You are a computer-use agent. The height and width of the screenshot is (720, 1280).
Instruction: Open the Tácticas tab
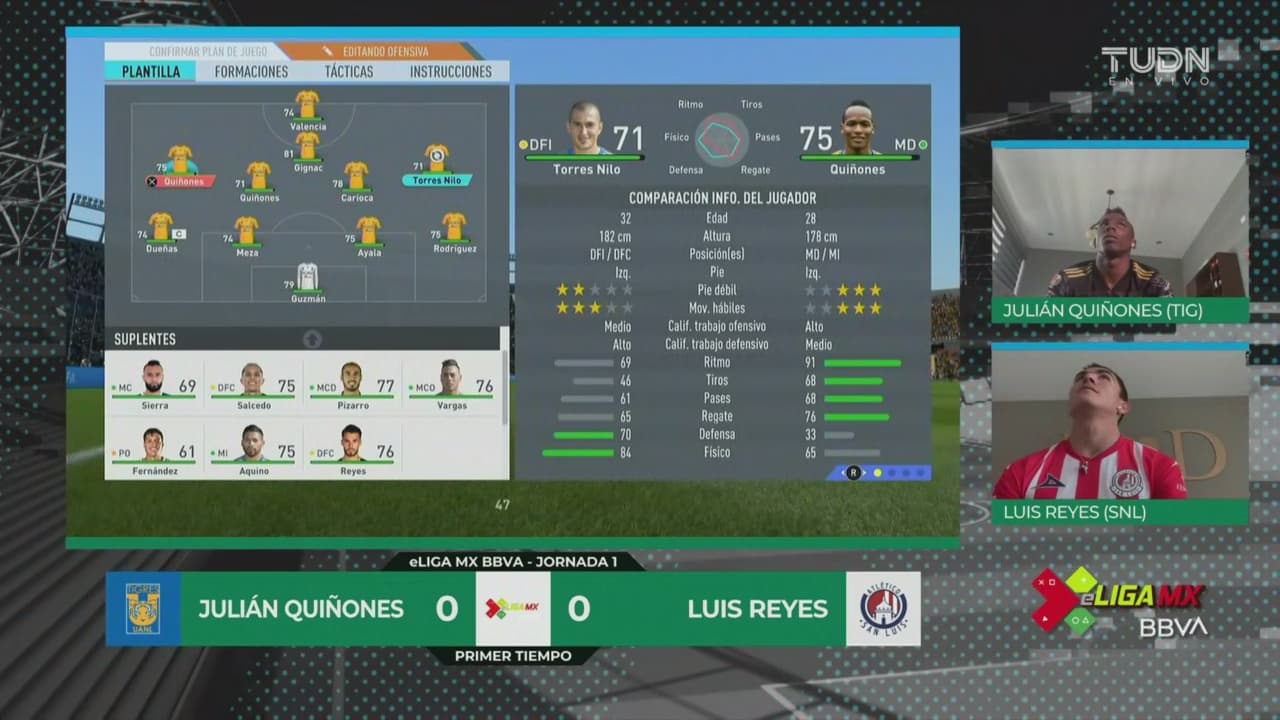pyautogui.click(x=349, y=72)
